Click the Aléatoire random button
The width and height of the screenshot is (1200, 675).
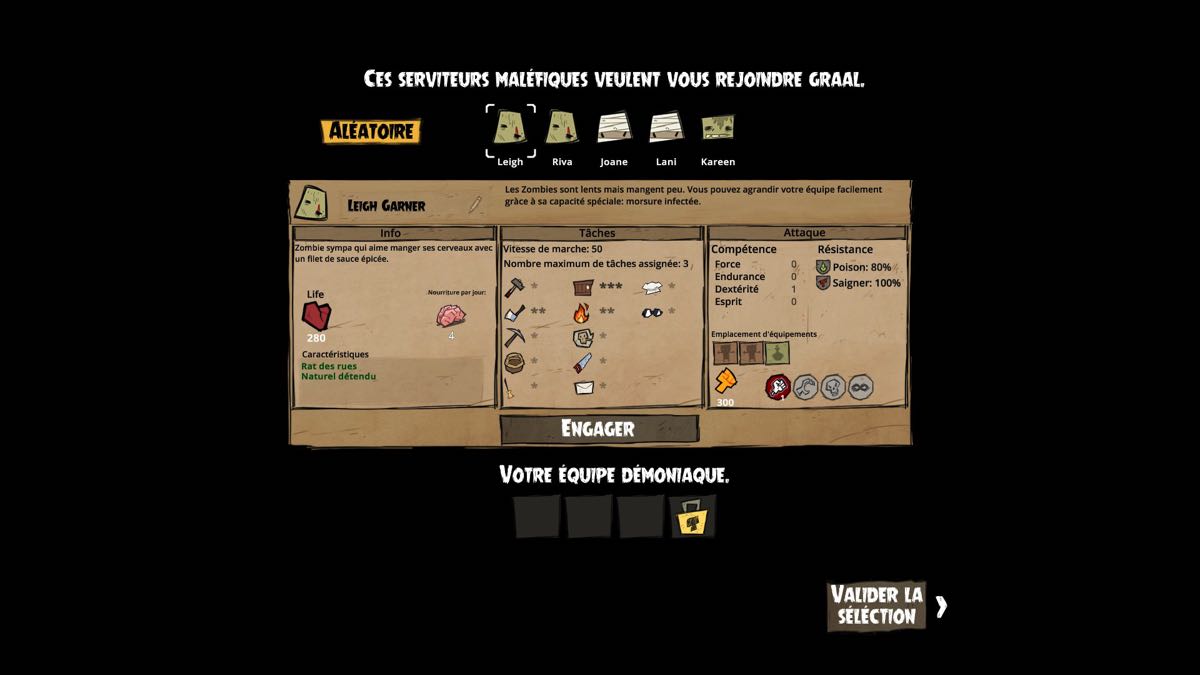371,131
